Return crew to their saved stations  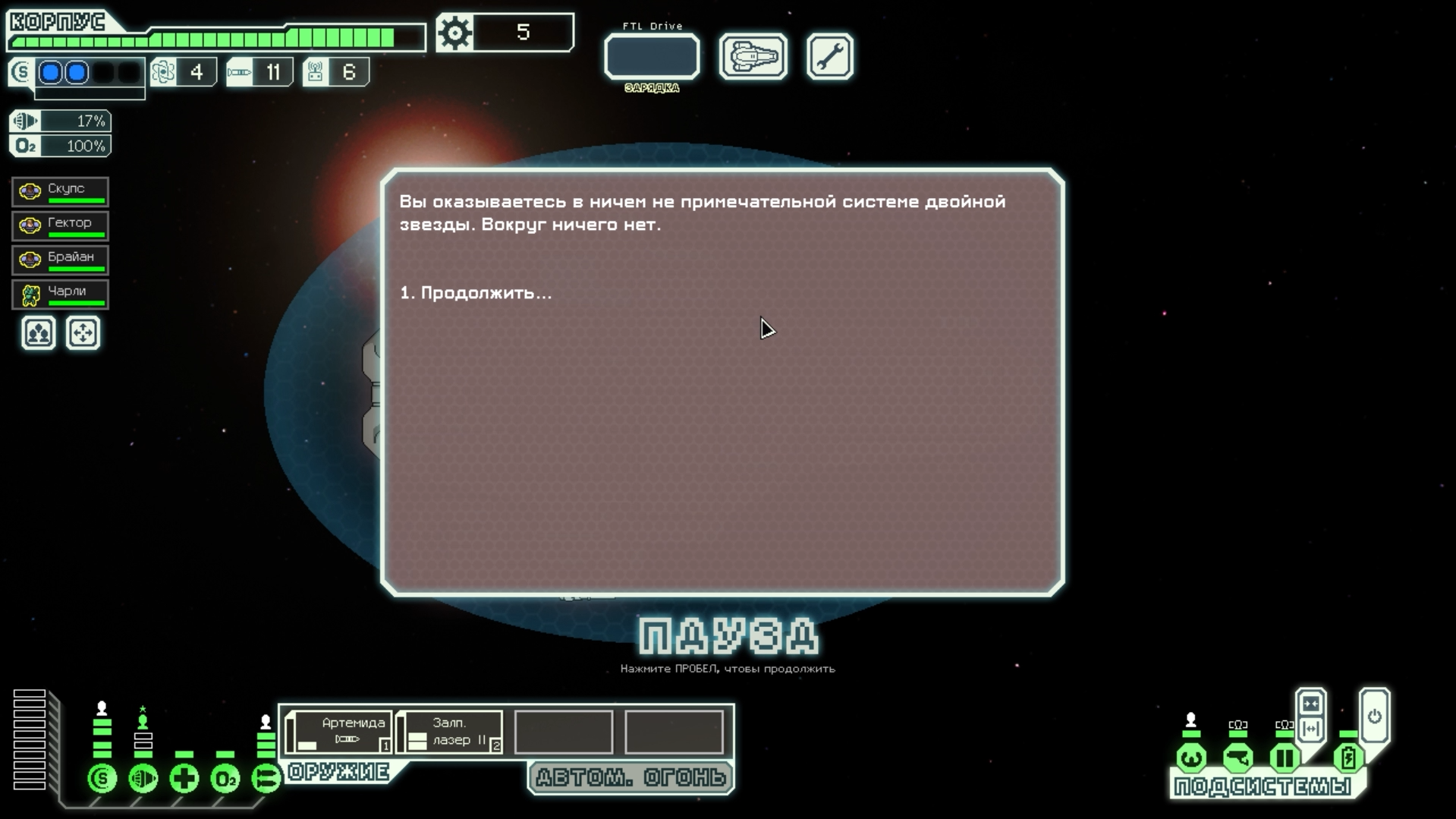tap(83, 333)
